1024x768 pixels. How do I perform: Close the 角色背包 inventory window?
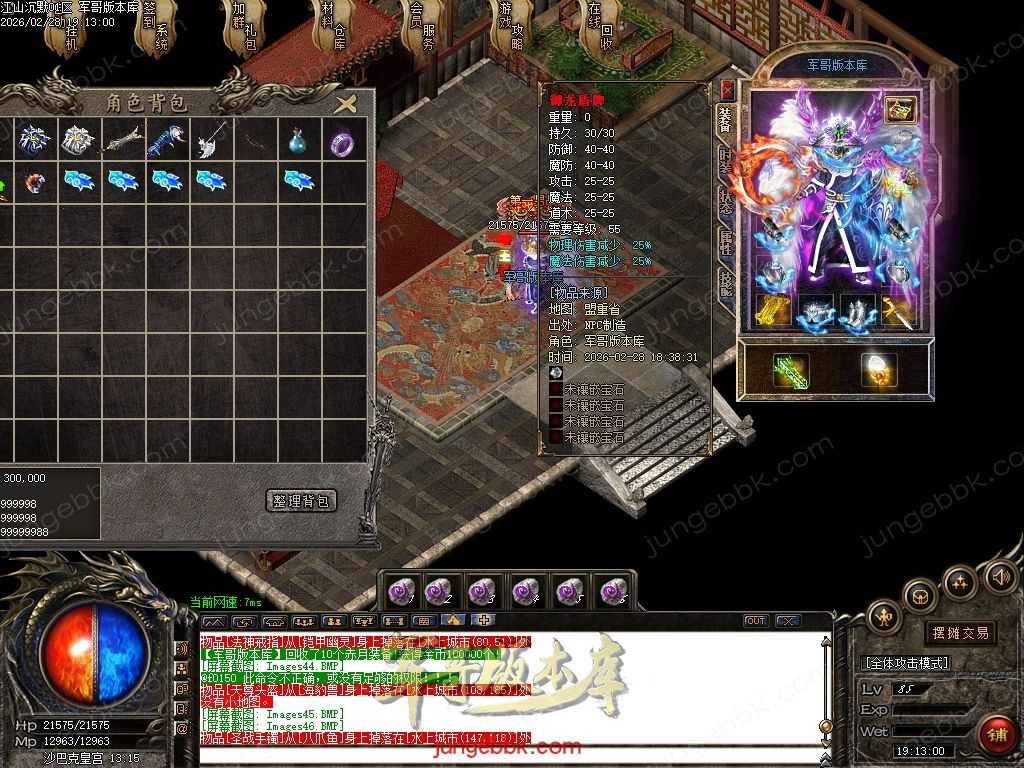pyautogui.click(x=346, y=104)
